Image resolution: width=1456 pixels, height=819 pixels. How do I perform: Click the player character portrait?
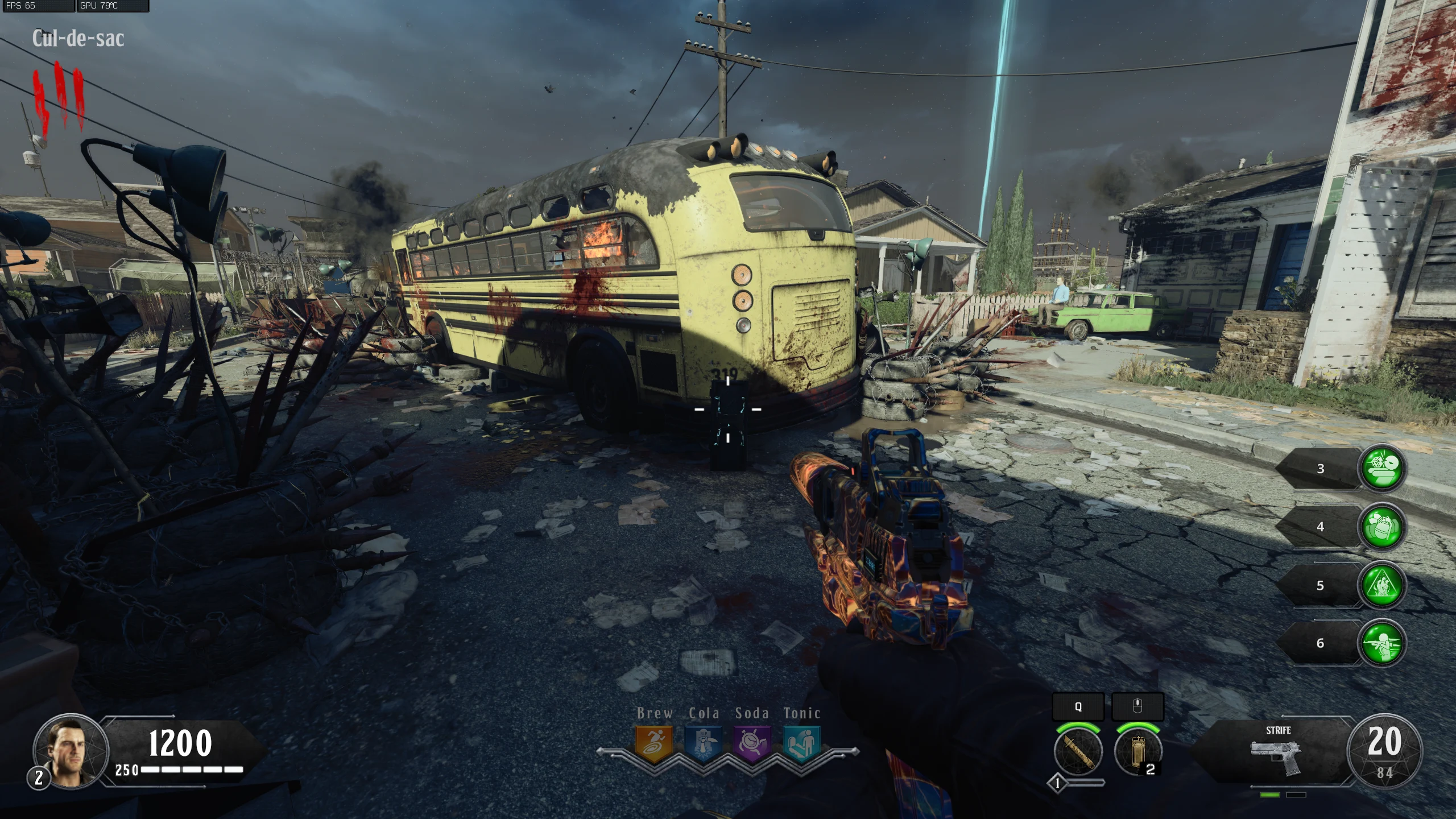coord(71,751)
